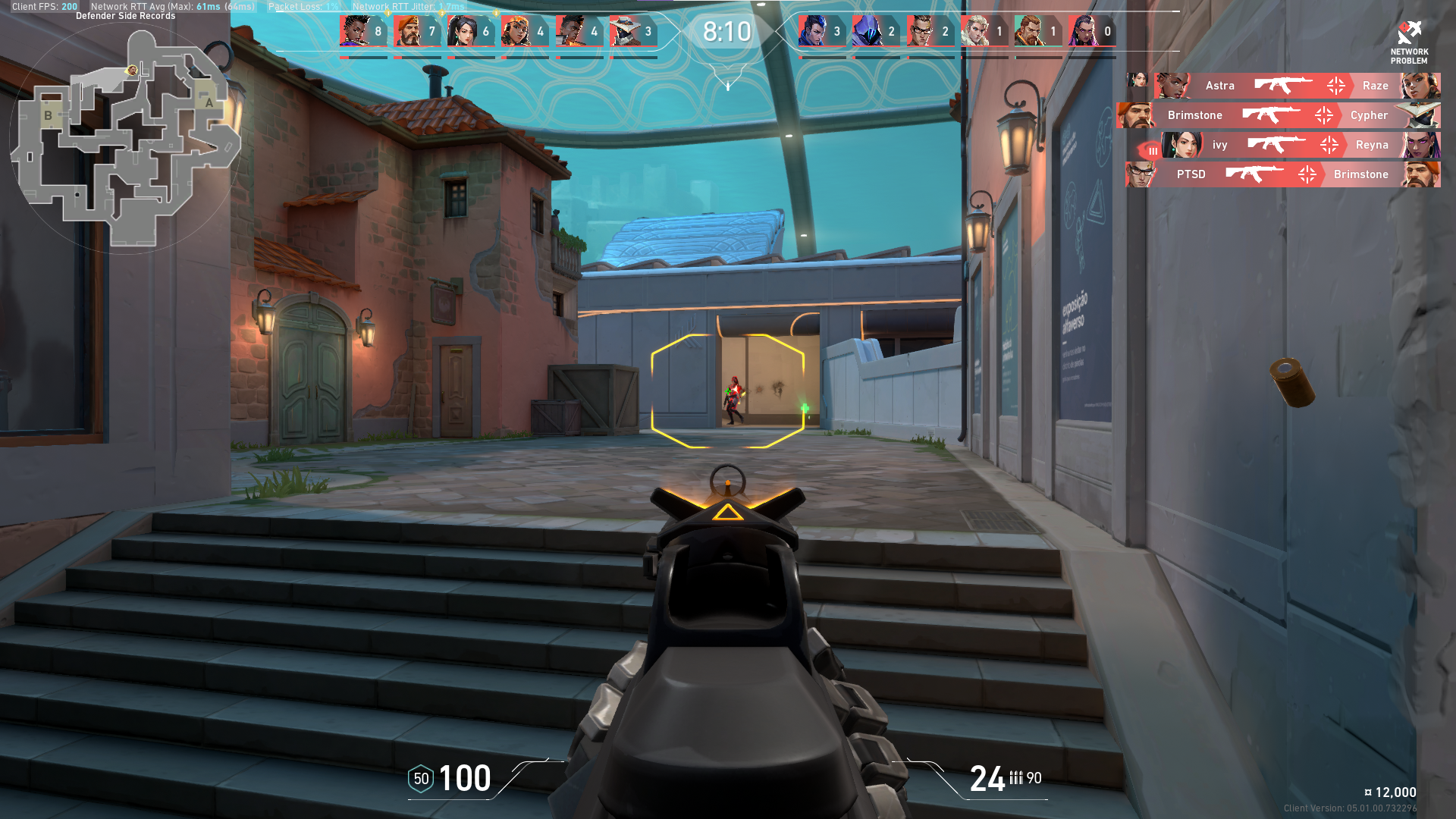
Task: Click Brimstone's kill count of 7 on scoreboard
Action: point(430,32)
